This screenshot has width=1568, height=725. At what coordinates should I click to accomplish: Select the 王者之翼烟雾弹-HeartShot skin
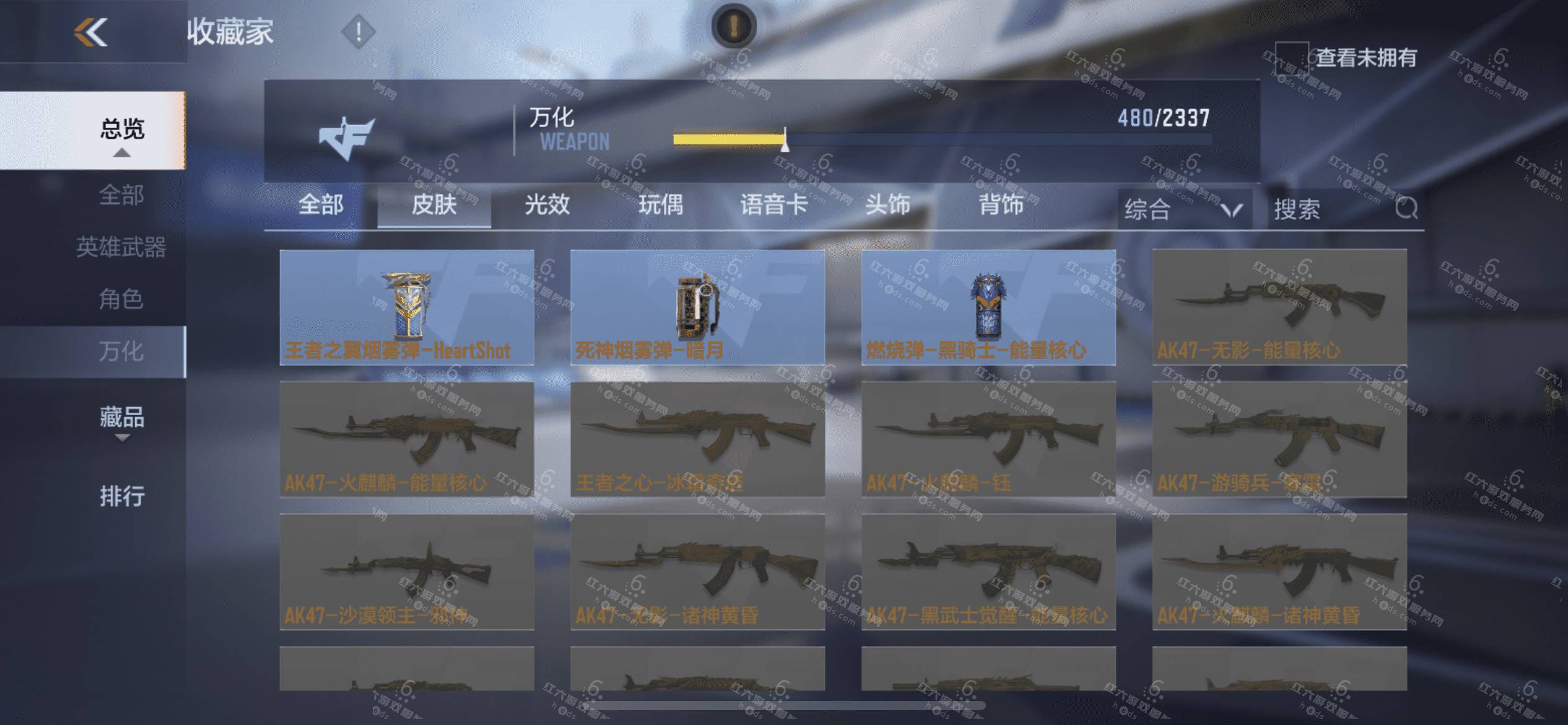point(407,307)
